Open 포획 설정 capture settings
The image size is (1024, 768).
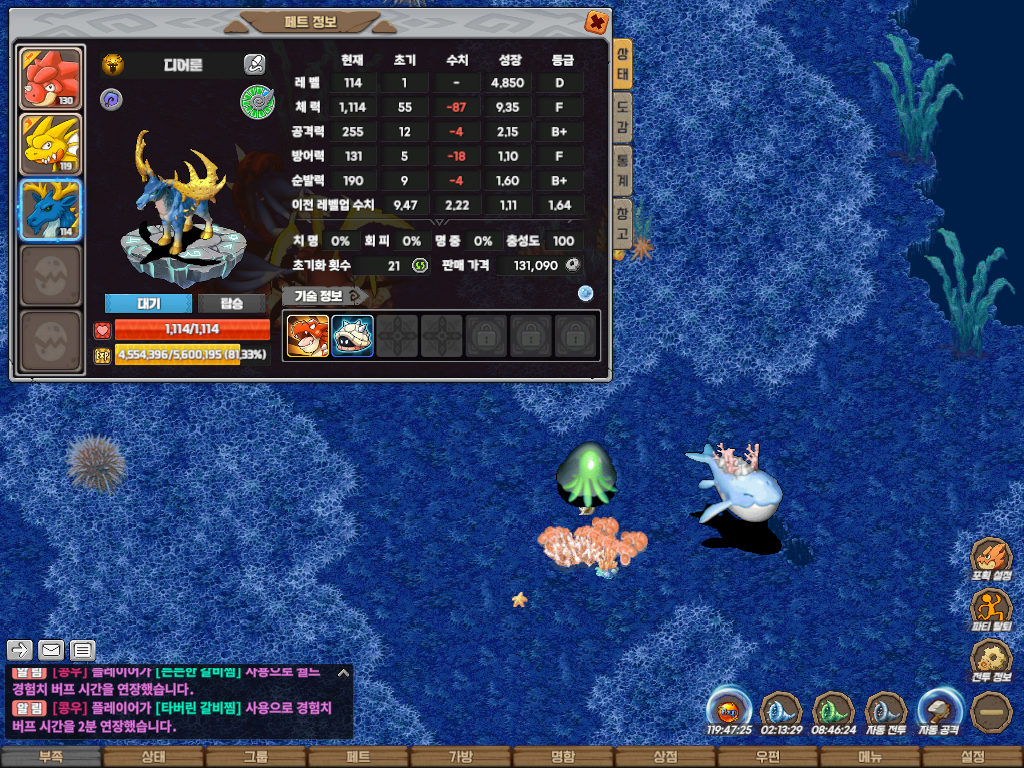point(991,560)
